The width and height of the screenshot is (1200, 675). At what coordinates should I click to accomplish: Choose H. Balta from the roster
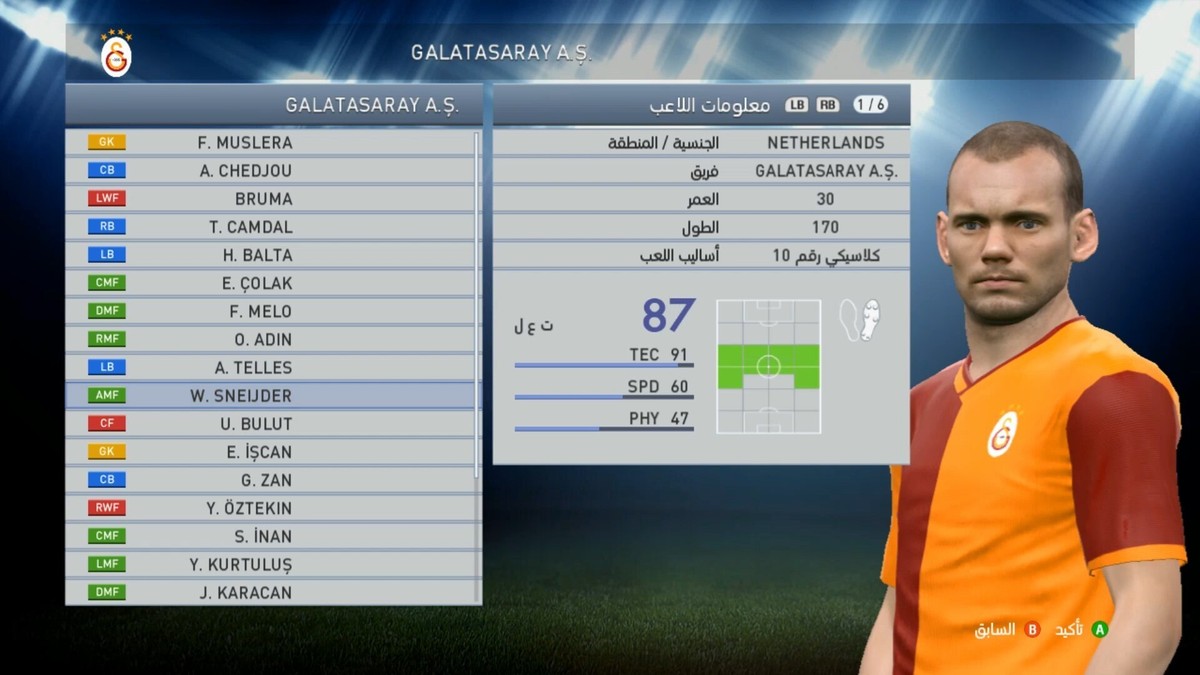pos(257,255)
